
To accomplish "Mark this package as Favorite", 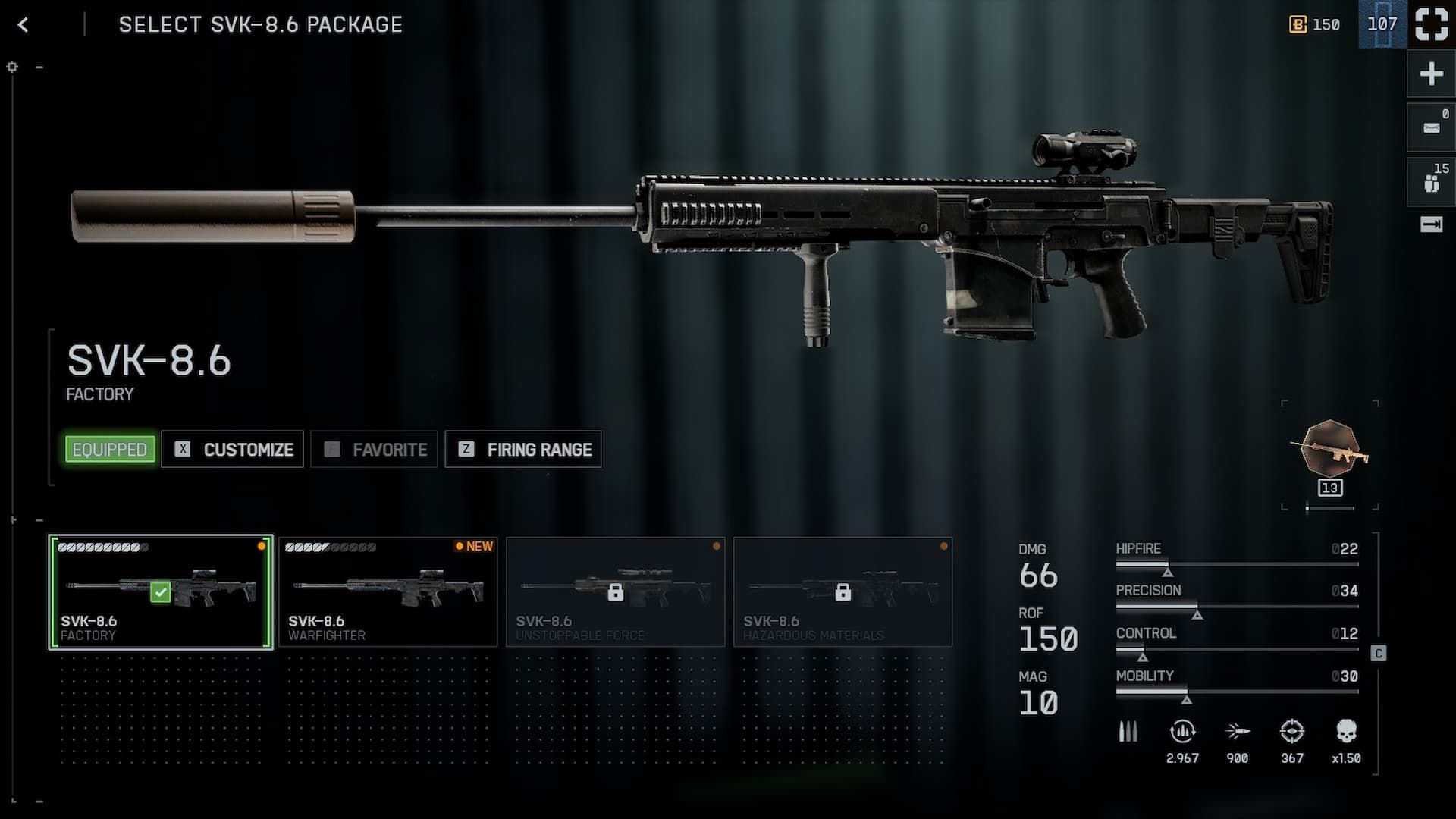I will tap(374, 450).
